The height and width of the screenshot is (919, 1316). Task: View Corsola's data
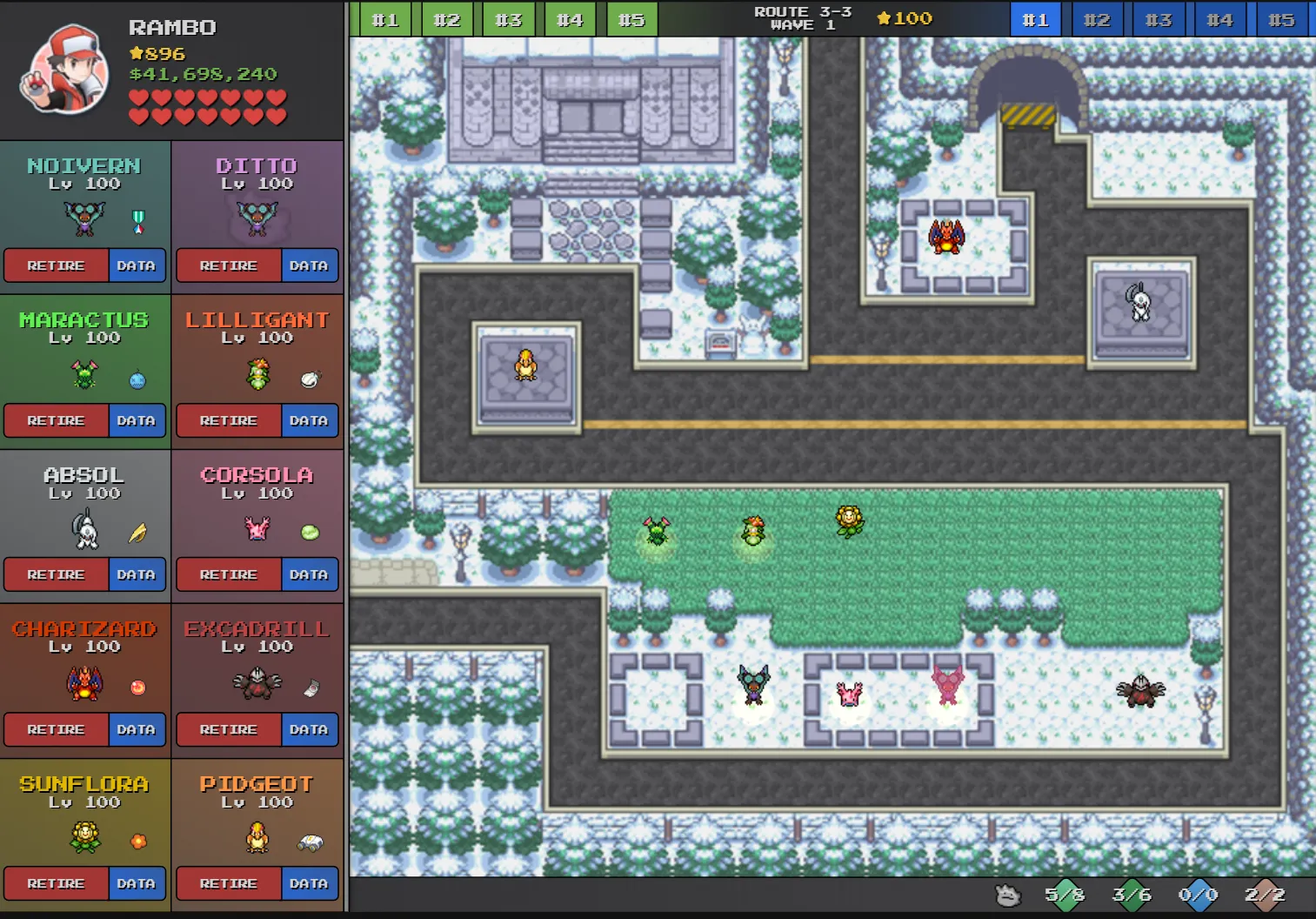coord(309,574)
